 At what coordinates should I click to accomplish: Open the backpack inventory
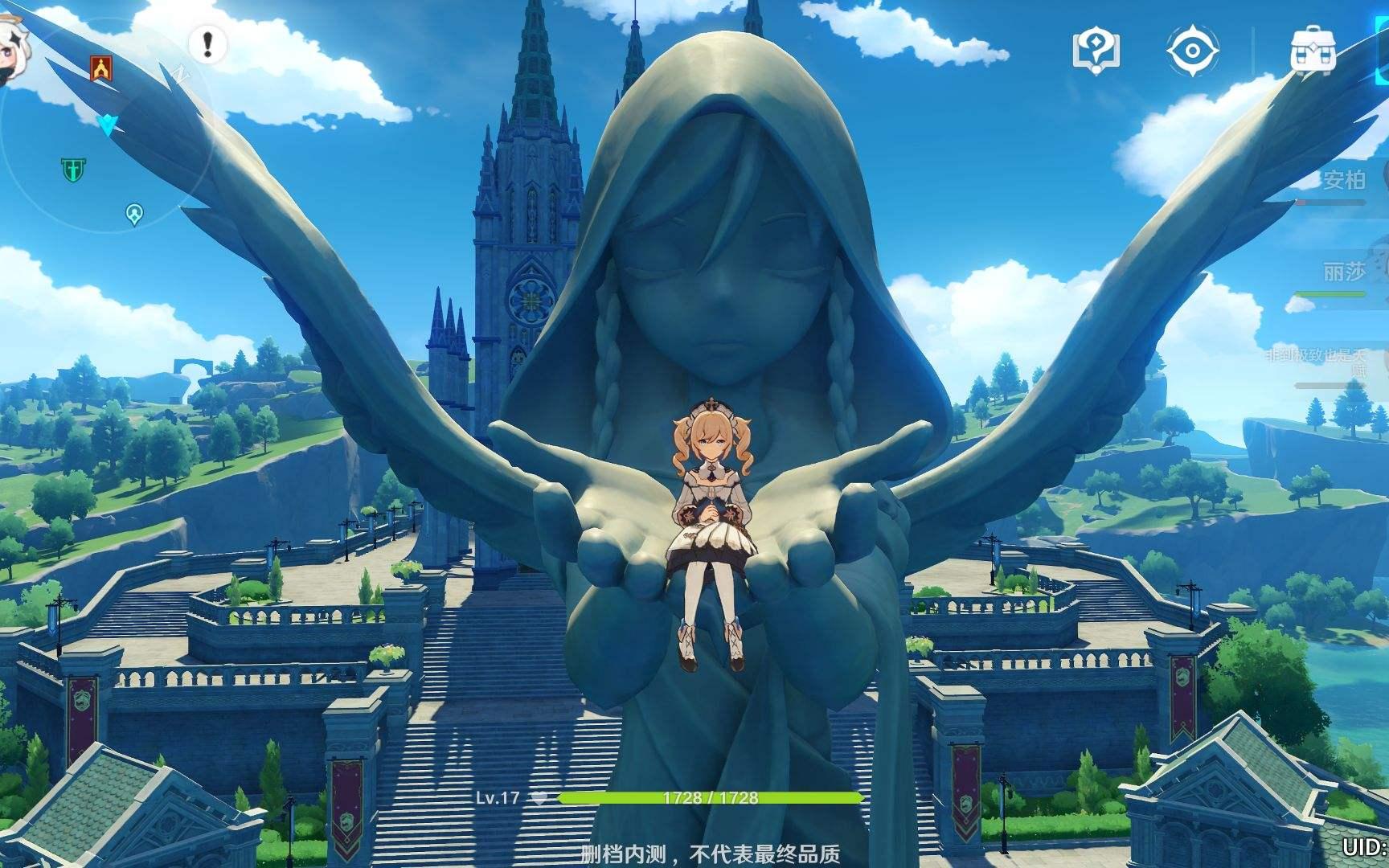(1313, 51)
